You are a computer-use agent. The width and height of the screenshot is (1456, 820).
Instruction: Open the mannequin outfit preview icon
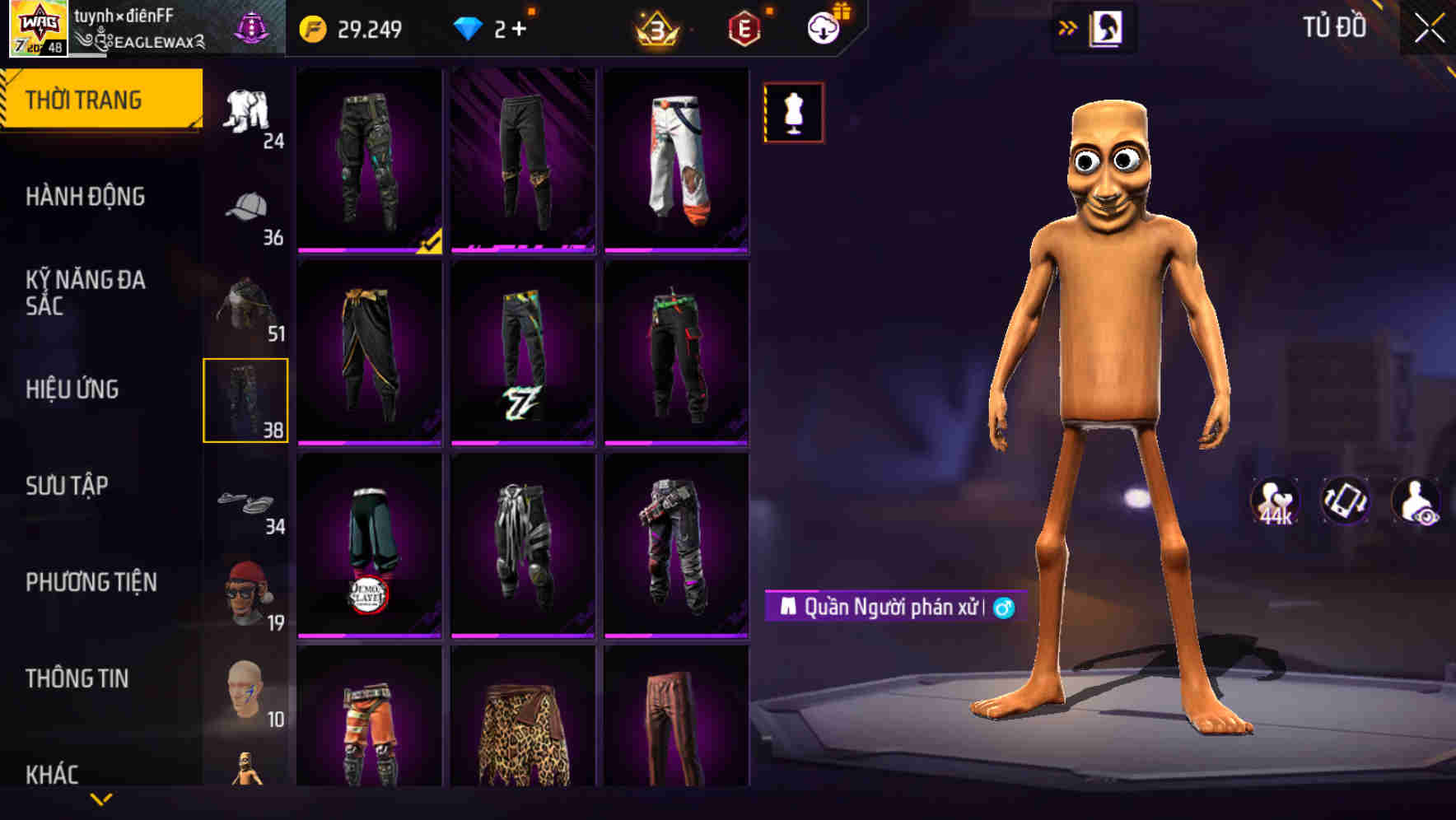pos(793,114)
